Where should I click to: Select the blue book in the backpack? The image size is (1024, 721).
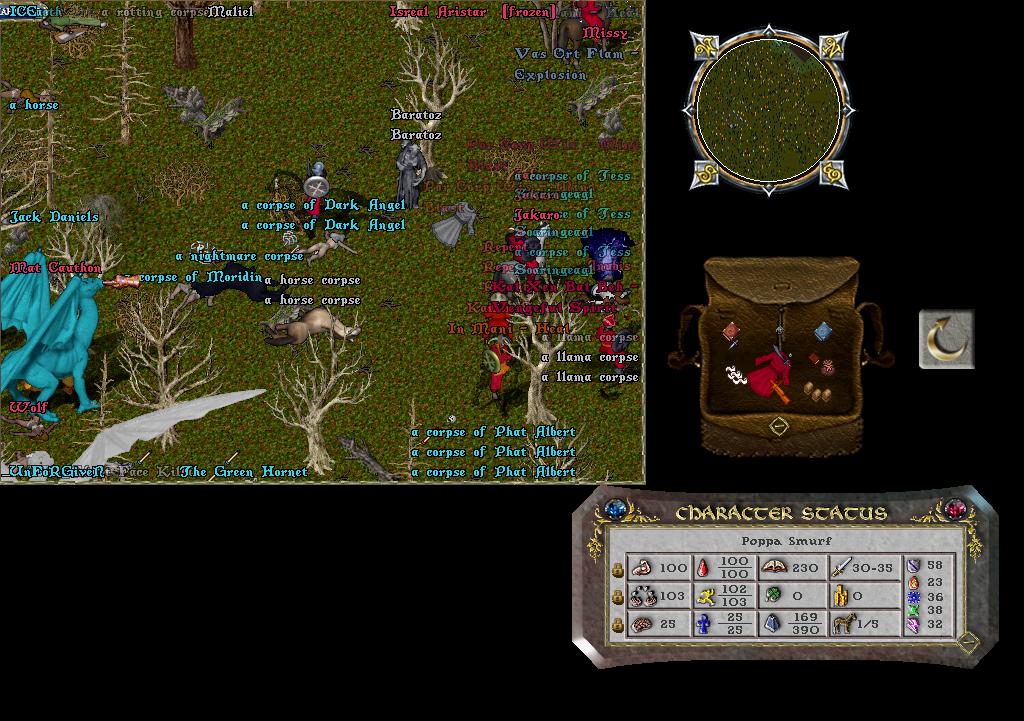point(822,331)
